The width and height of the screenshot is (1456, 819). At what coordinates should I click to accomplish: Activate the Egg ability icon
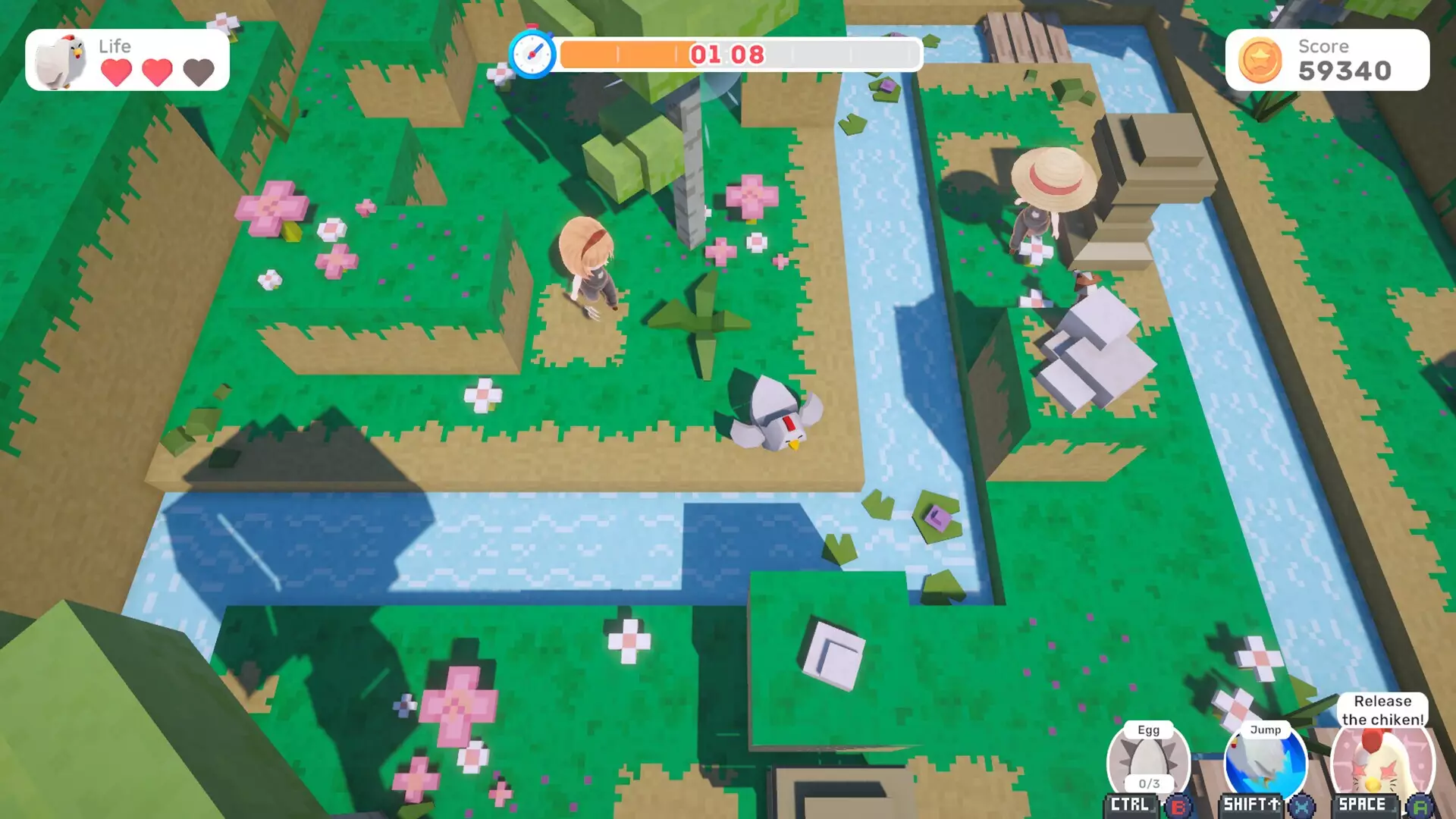click(1148, 762)
